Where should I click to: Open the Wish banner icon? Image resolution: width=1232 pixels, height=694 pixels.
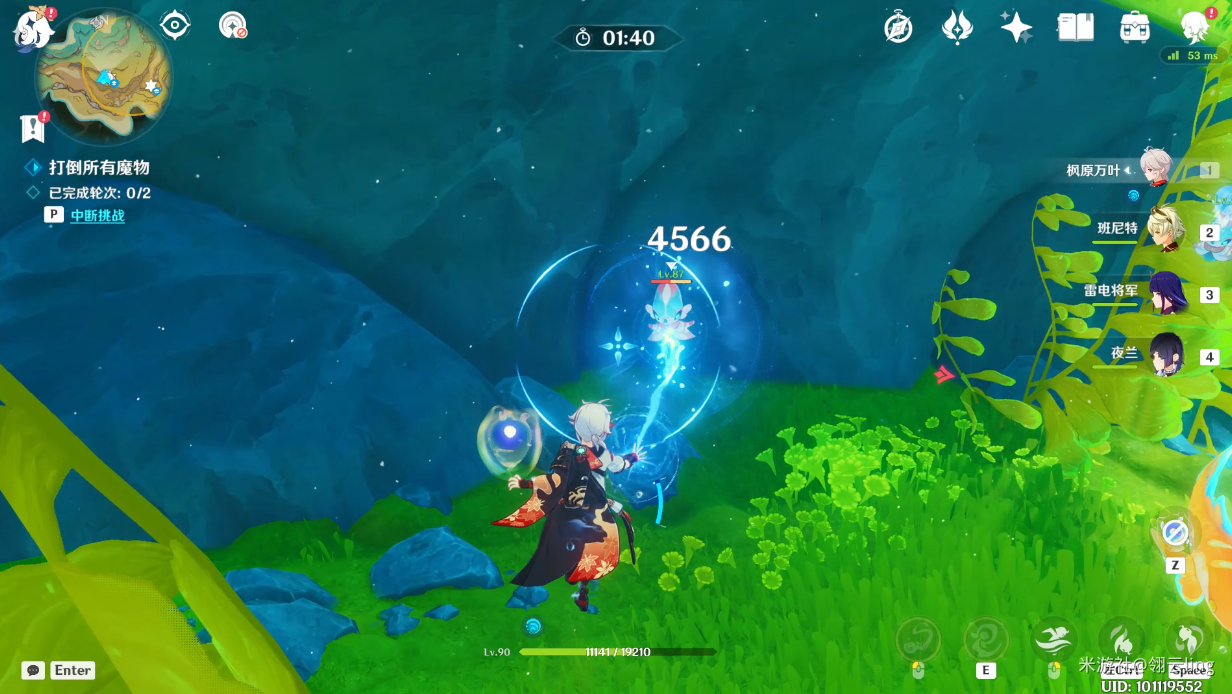(957, 27)
